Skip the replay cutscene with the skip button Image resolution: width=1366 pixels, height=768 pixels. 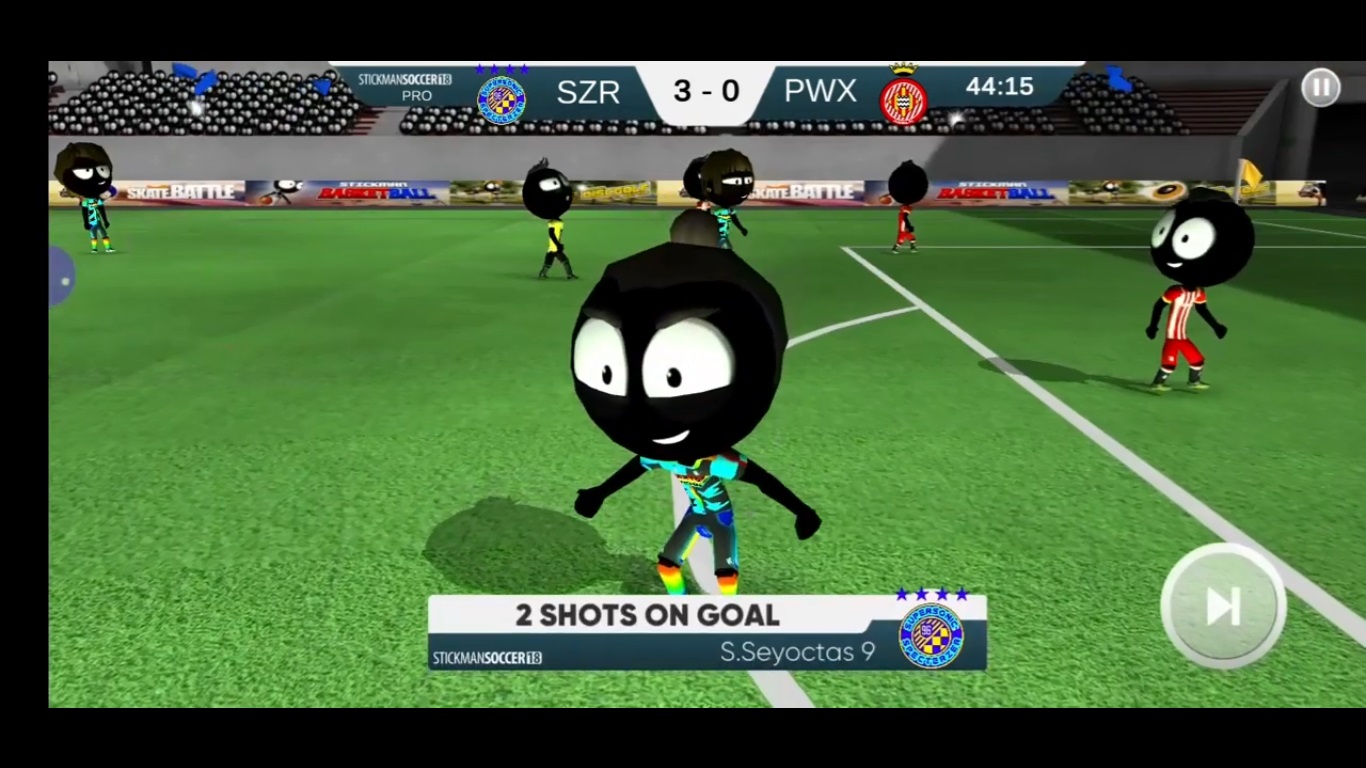(x=1223, y=606)
